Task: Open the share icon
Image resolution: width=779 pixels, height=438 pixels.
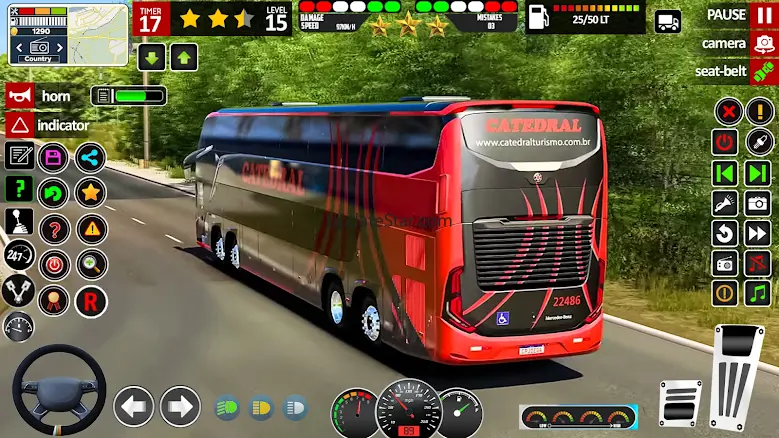Action: [x=90, y=157]
